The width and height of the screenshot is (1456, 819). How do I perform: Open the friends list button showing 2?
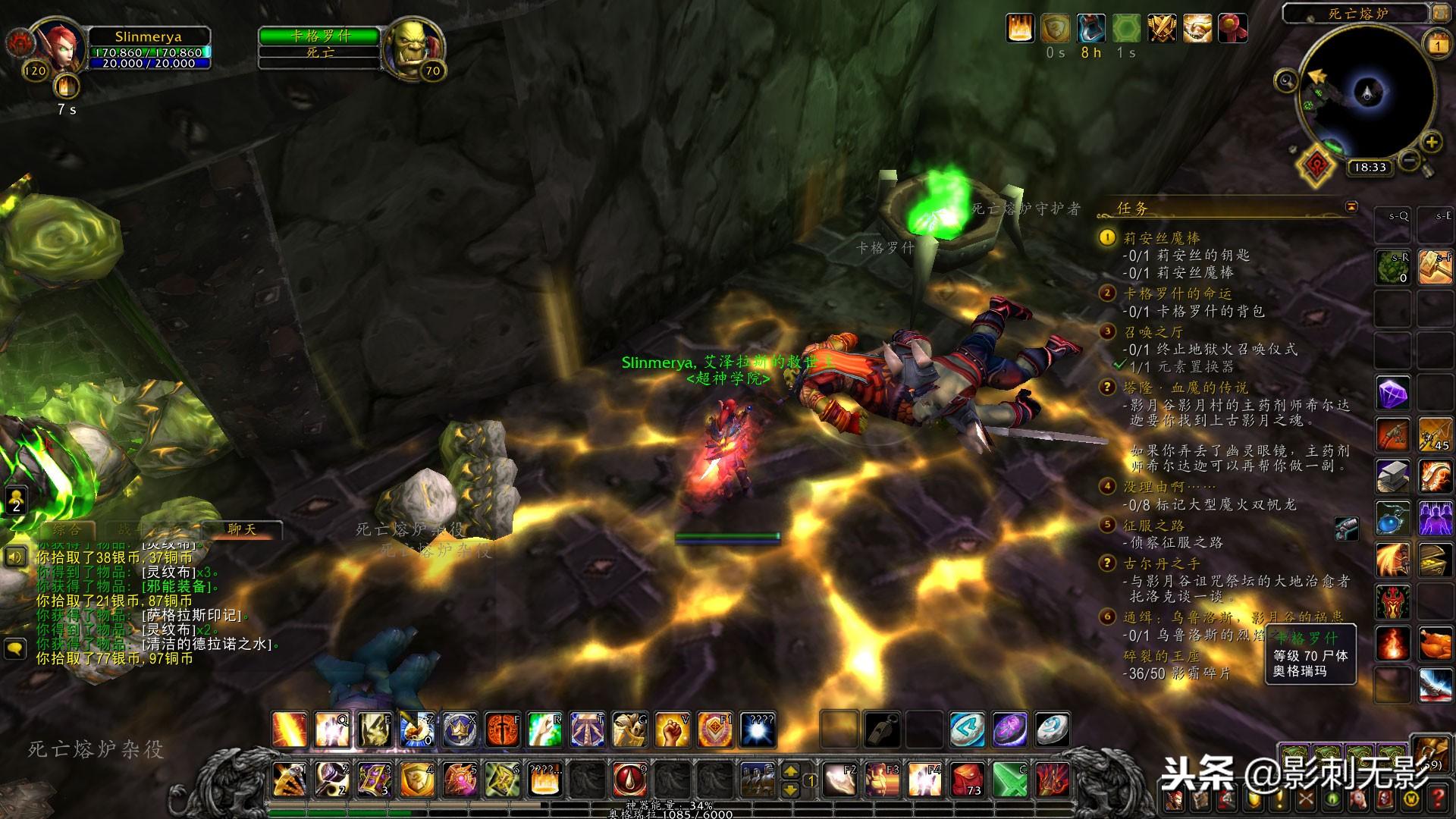[16, 500]
